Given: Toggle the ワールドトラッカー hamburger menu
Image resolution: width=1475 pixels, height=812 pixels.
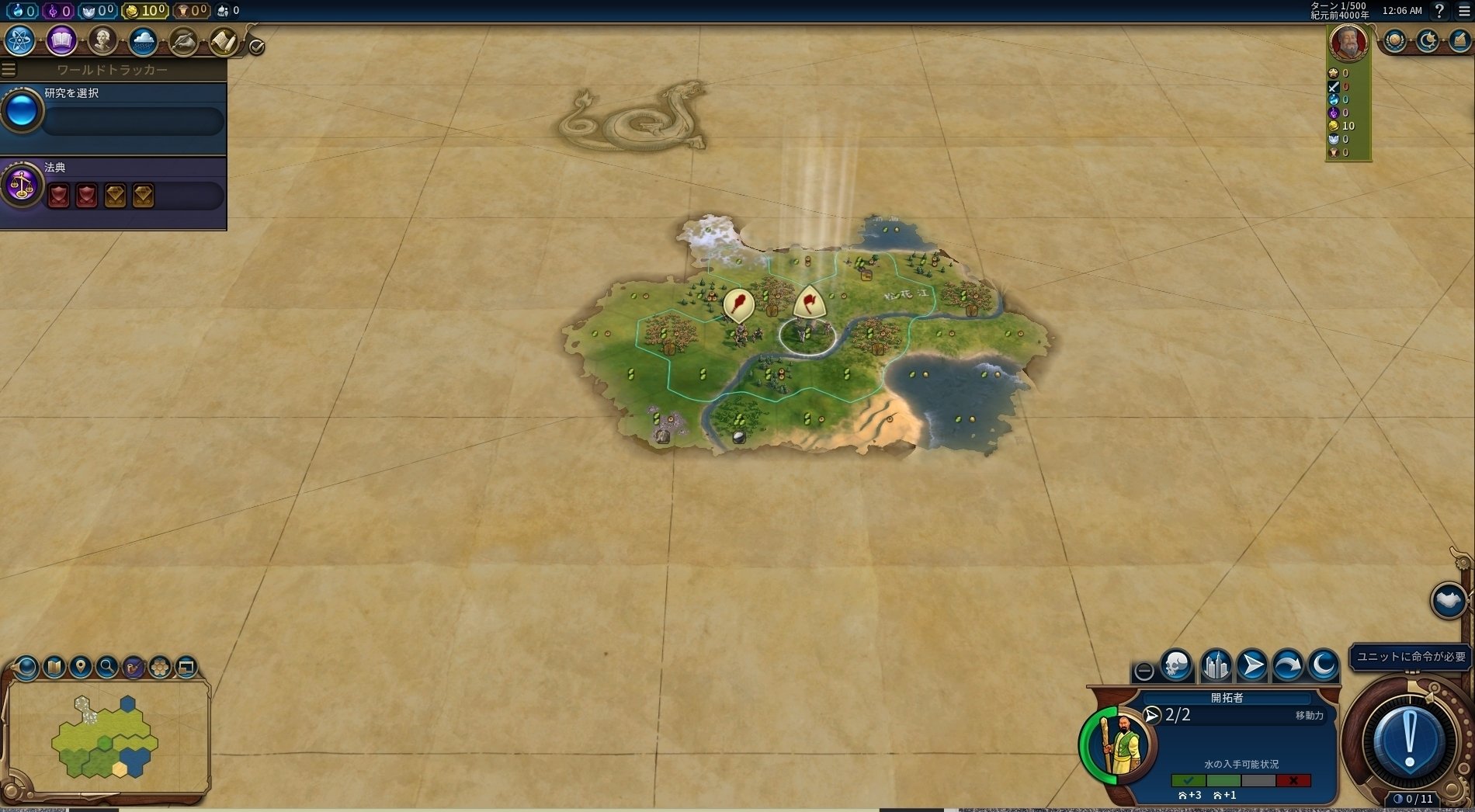Looking at the screenshot, I should pyautogui.click(x=9, y=70).
